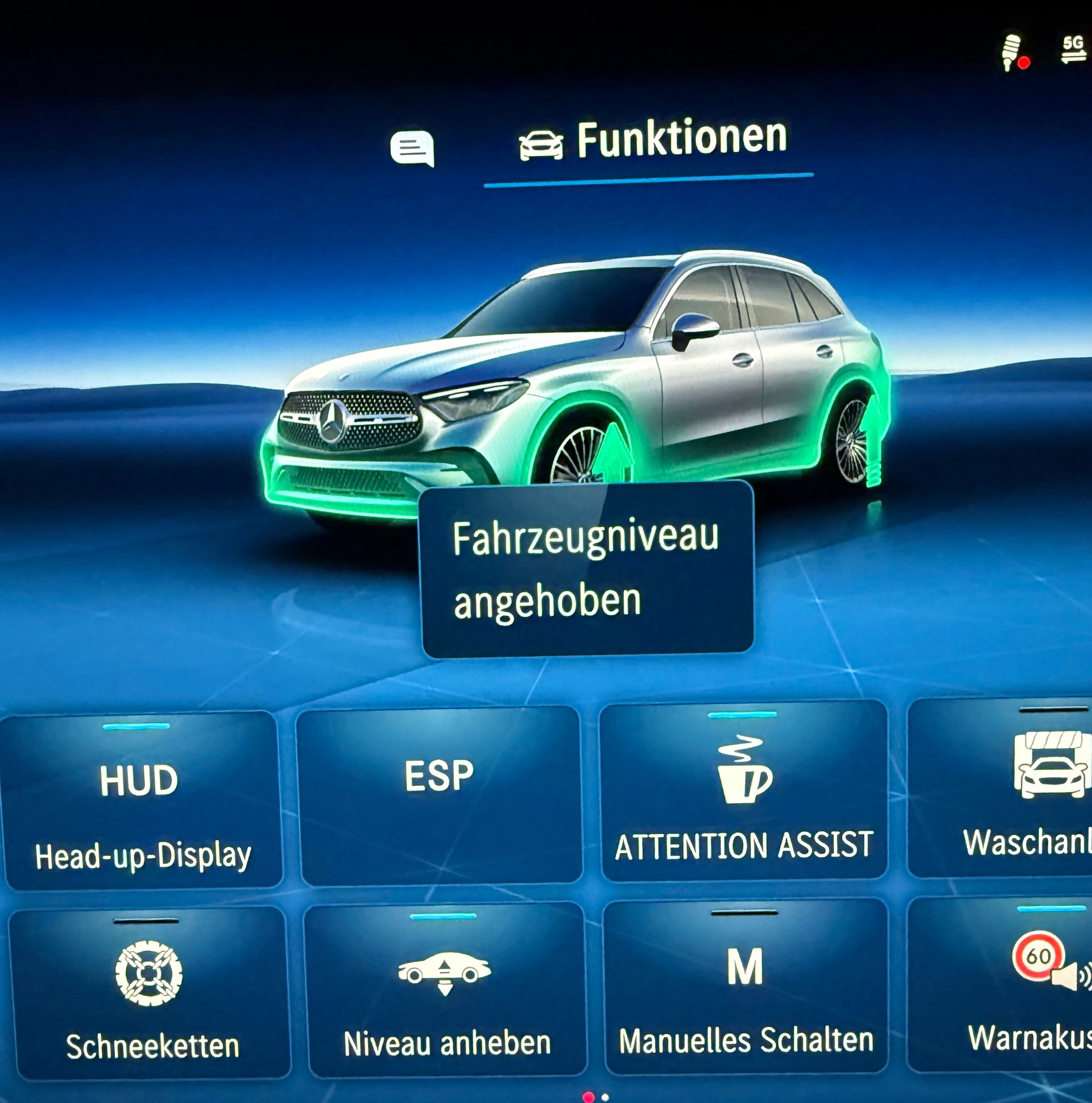Open the 5G connection status icon
The width and height of the screenshot is (1092, 1103).
[x=1073, y=49]
